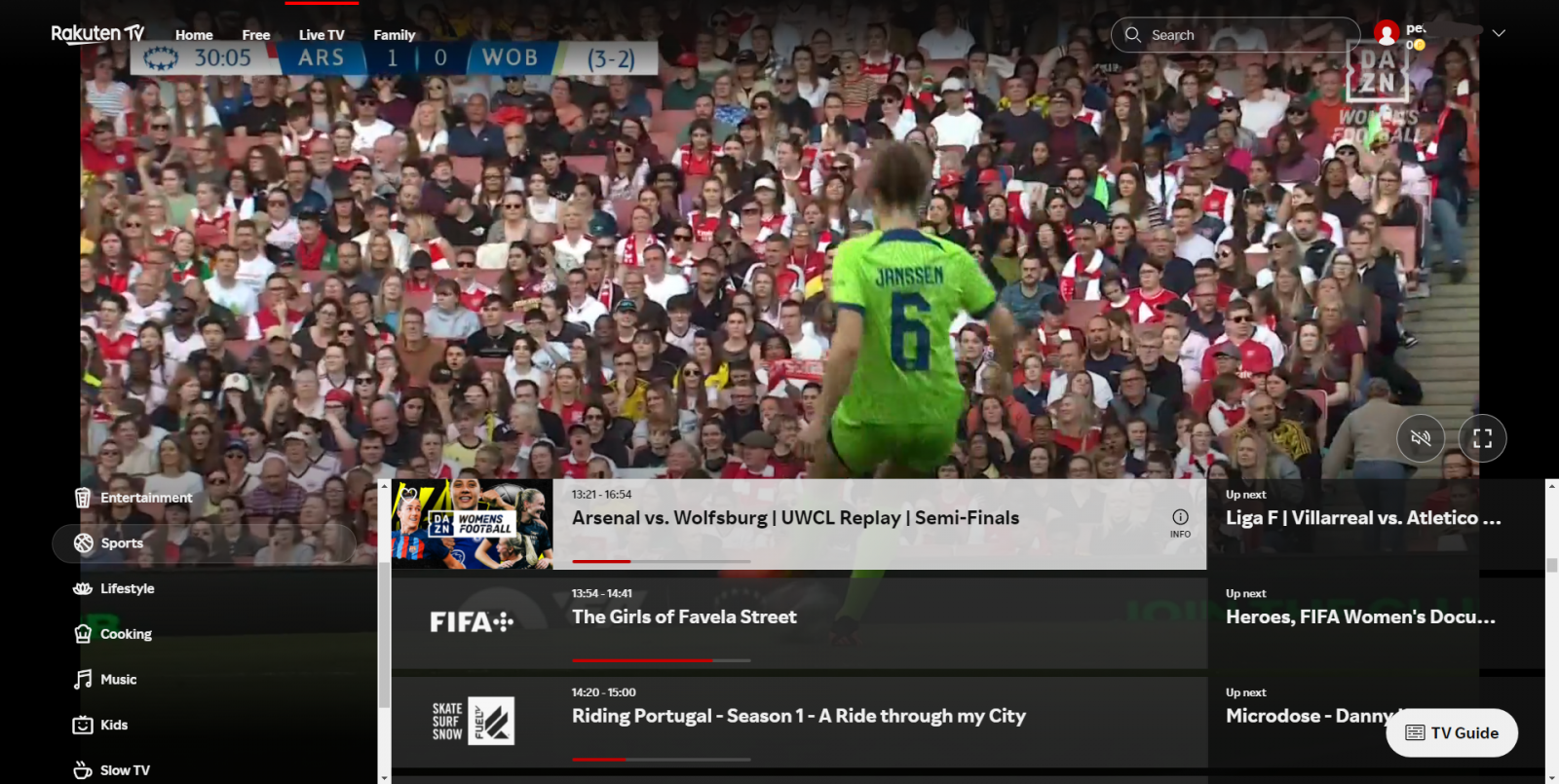The height and width of the screenshot is (784, 1559).
Task: Open the Family section
Action: tap(395, 34)
